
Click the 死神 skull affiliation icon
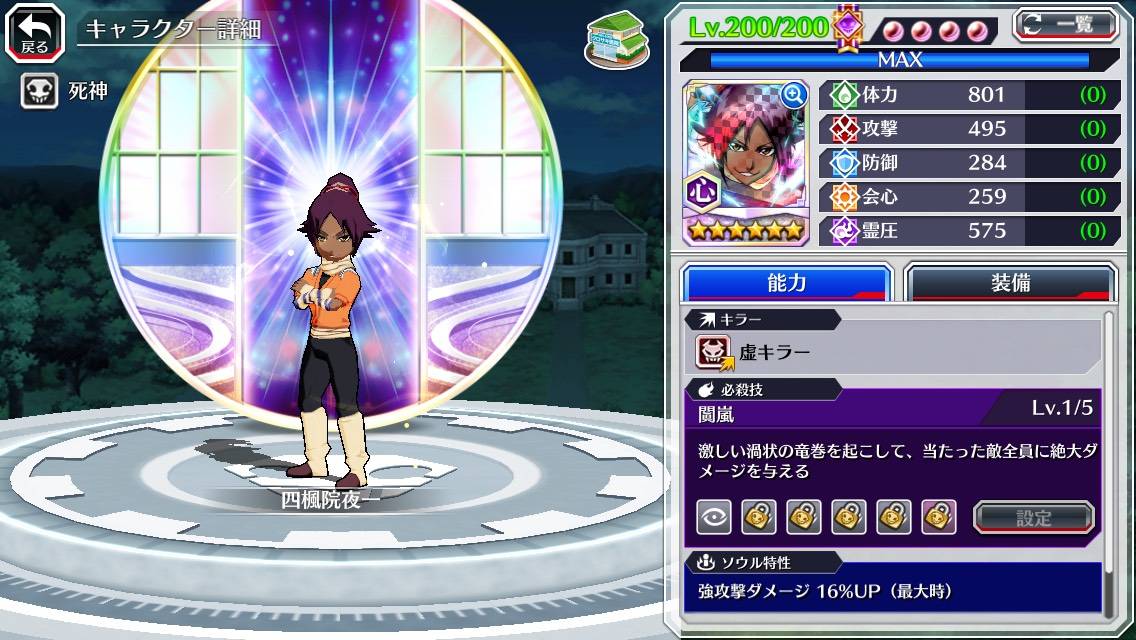39,92
